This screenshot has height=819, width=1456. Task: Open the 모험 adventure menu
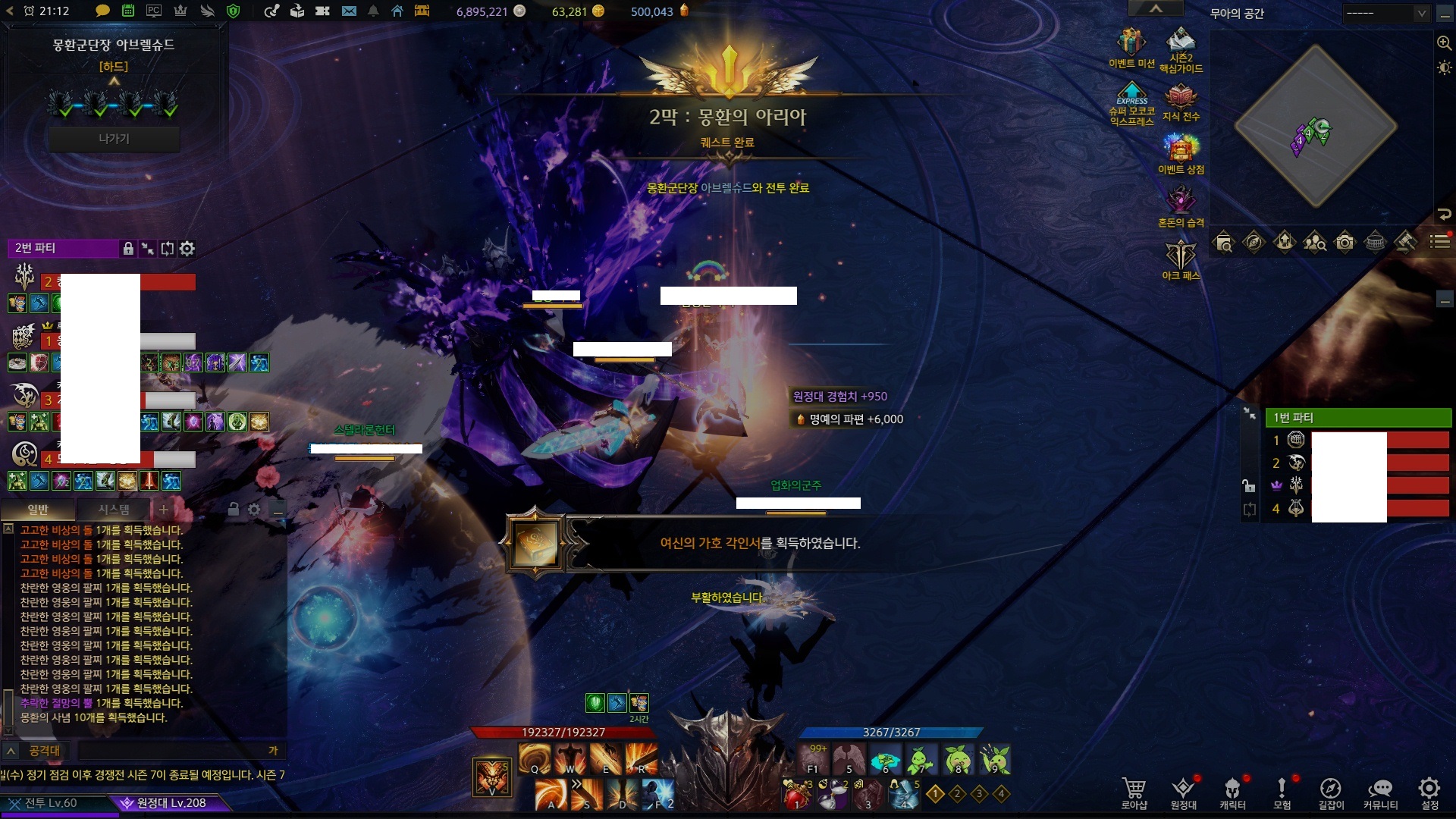1282,792
